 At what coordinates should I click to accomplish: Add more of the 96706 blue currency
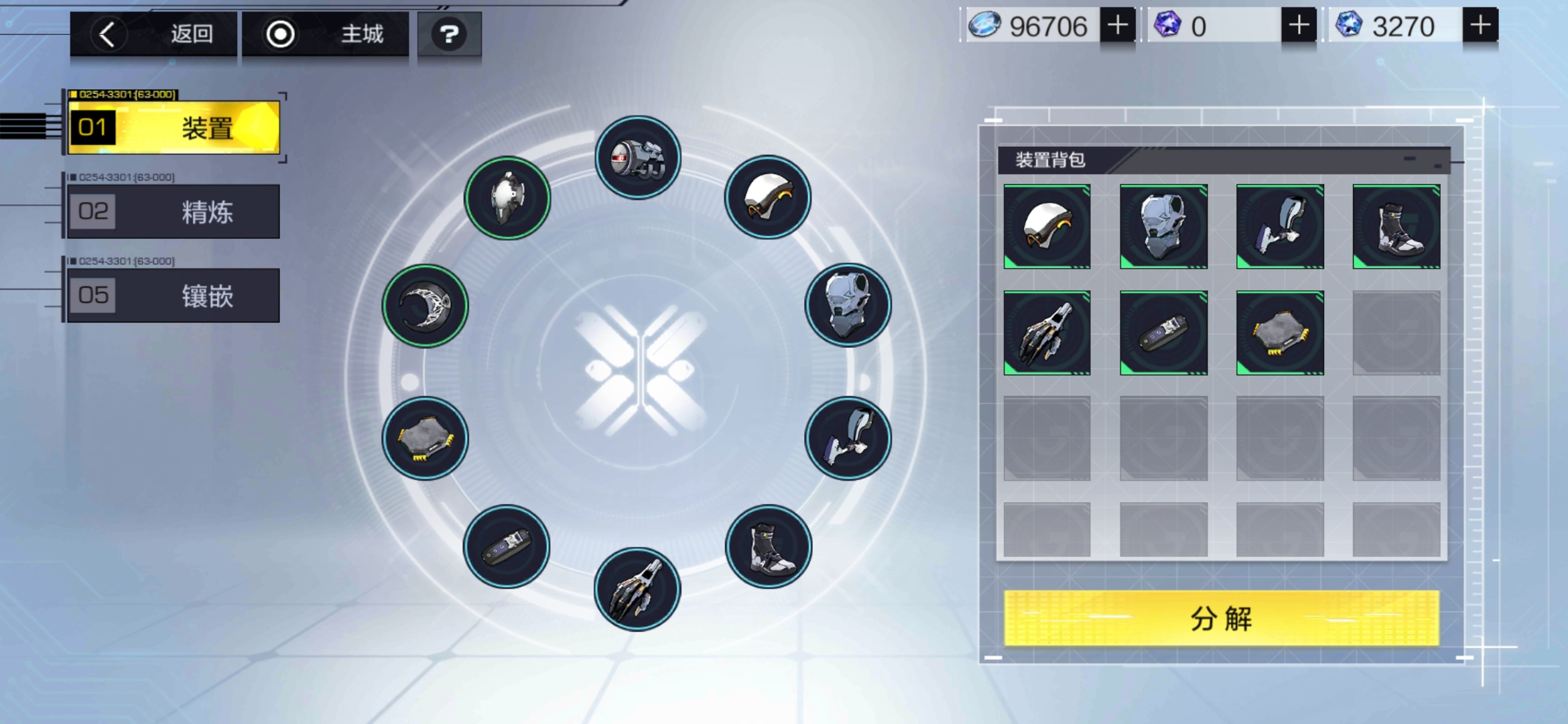[x=1117, y=25]
